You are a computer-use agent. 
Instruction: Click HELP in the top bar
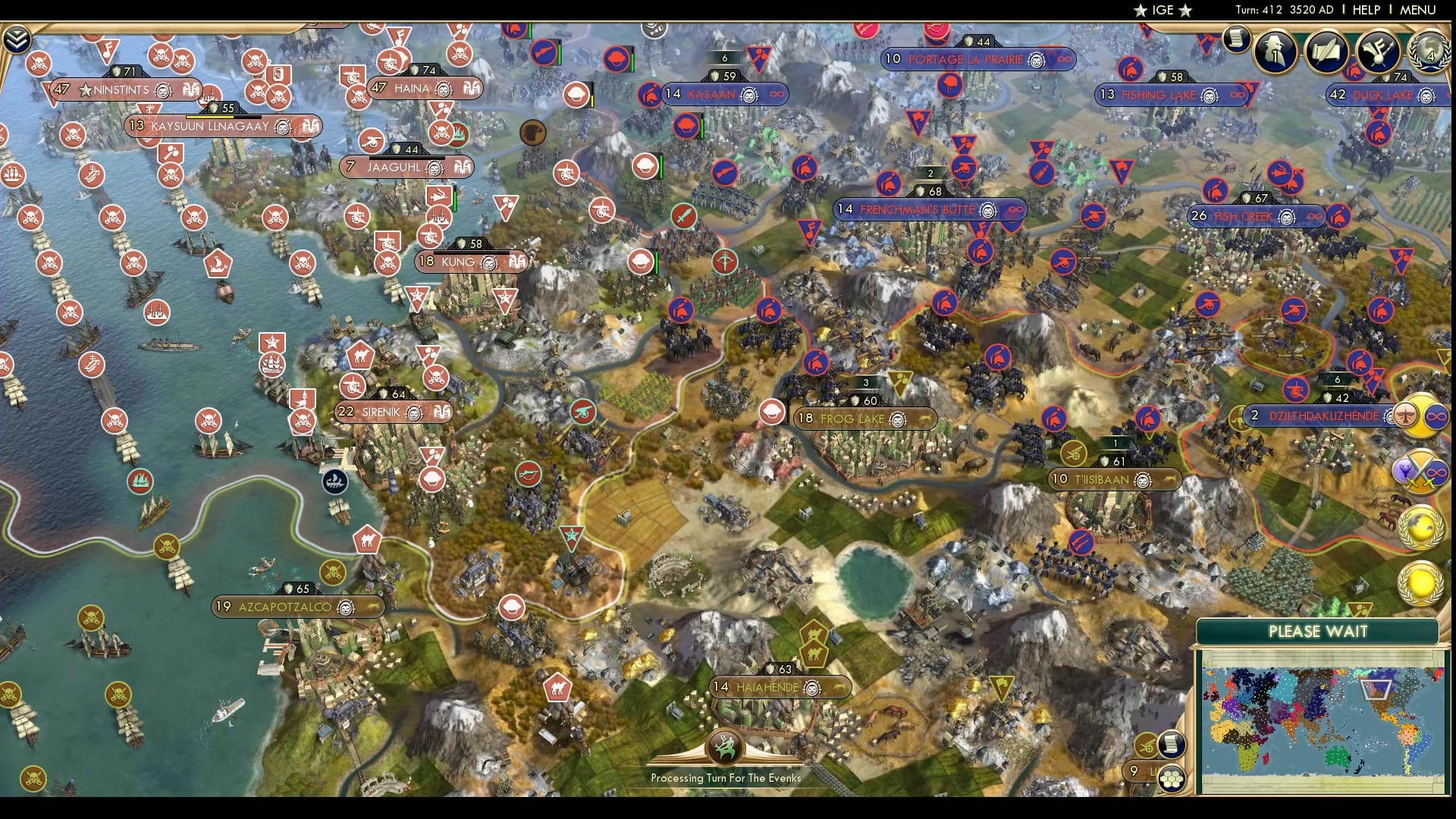coord(1368,11)
